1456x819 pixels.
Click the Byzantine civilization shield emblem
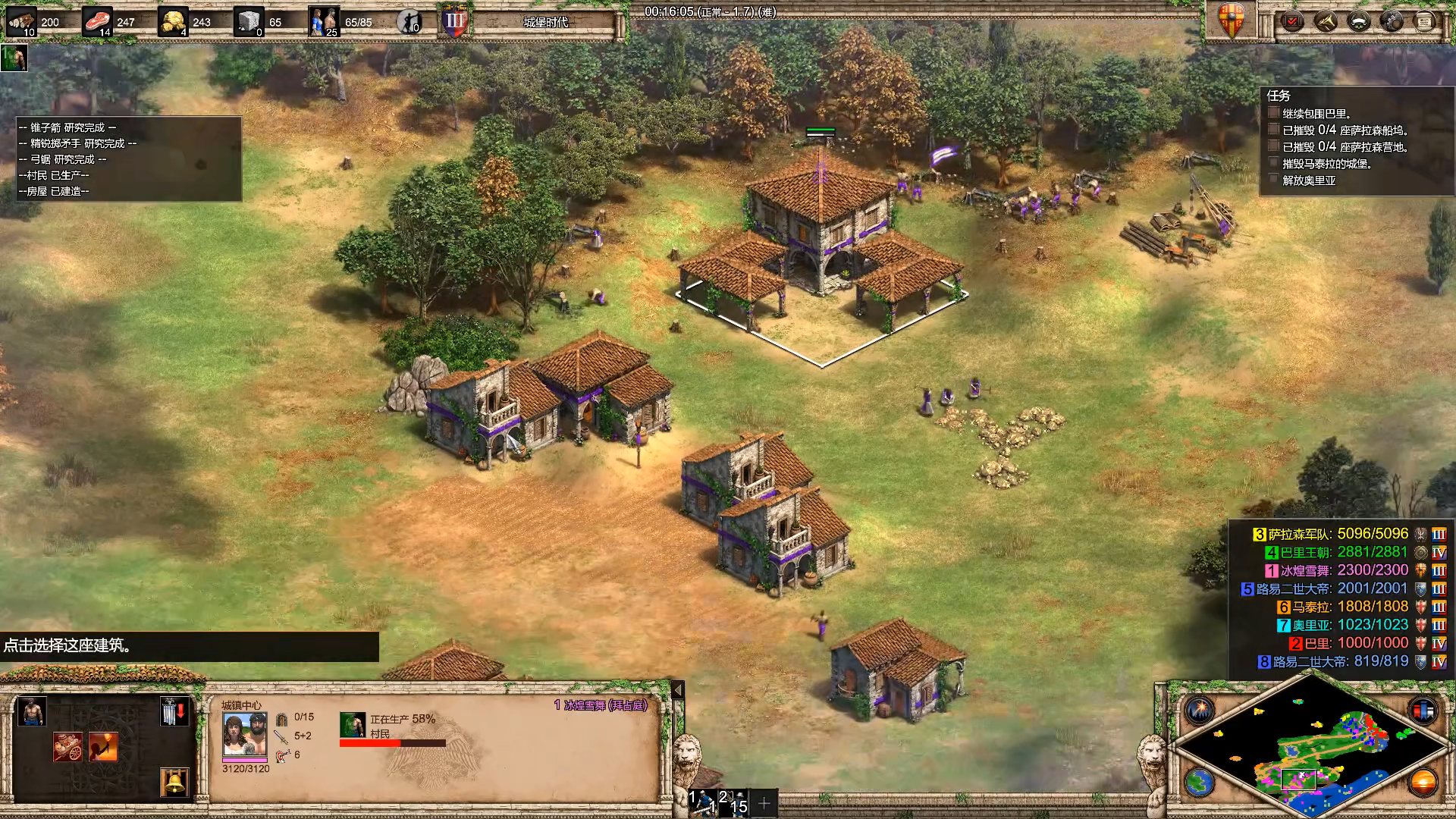tap(1231, 20)
